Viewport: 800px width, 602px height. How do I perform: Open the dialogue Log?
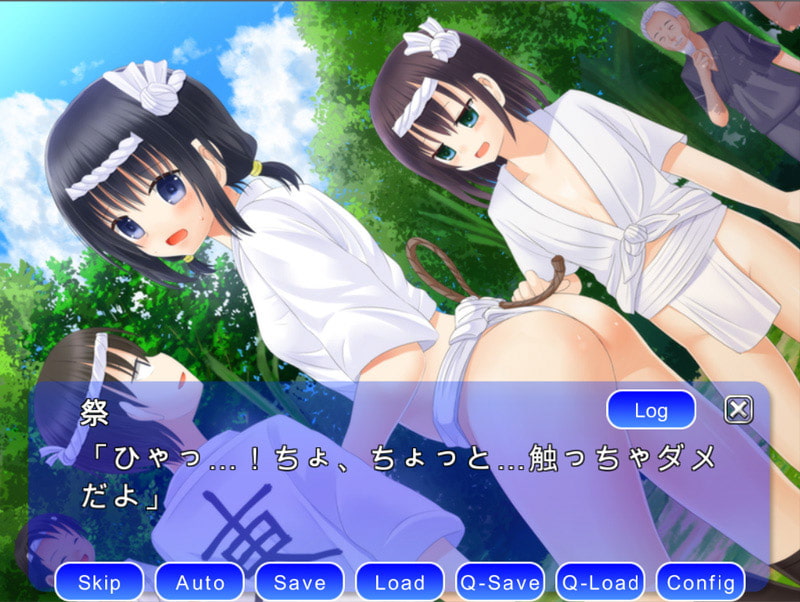pyautogui.click(x=651, y=410)
